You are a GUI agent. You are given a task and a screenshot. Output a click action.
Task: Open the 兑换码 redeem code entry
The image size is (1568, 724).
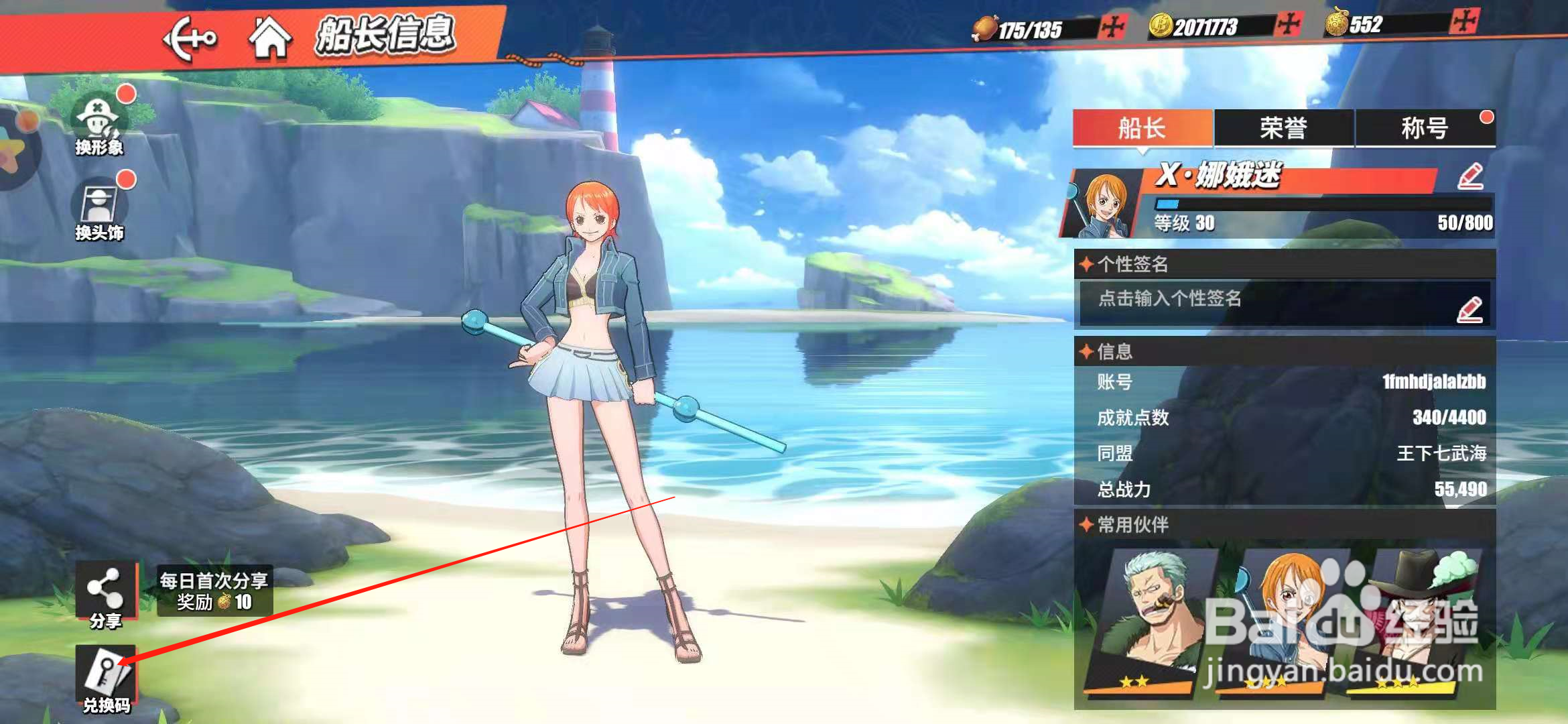(x=106, y=677)
